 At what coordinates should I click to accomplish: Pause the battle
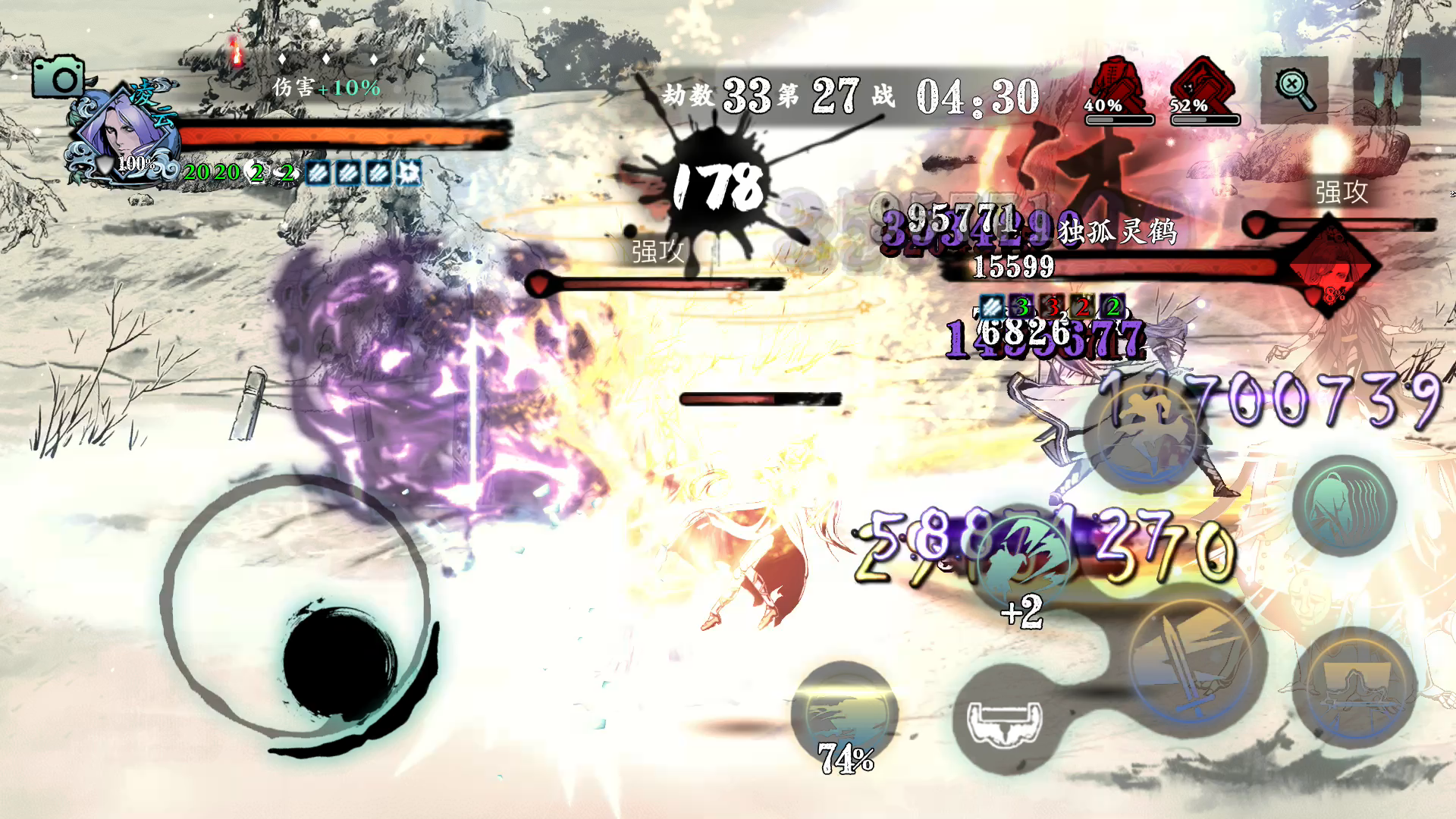click(1386, 91)
